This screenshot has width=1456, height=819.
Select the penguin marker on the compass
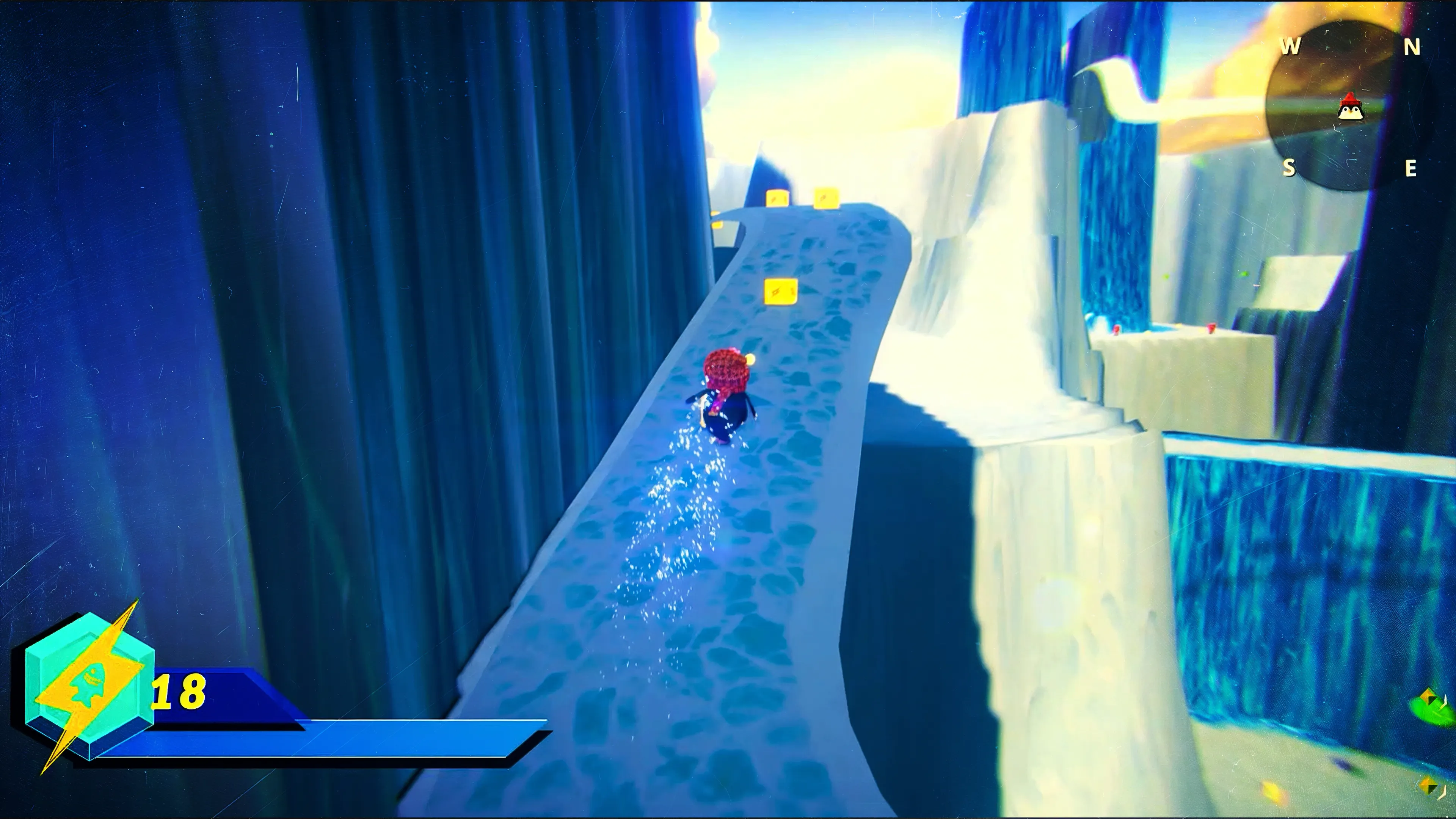point(1351,107)
